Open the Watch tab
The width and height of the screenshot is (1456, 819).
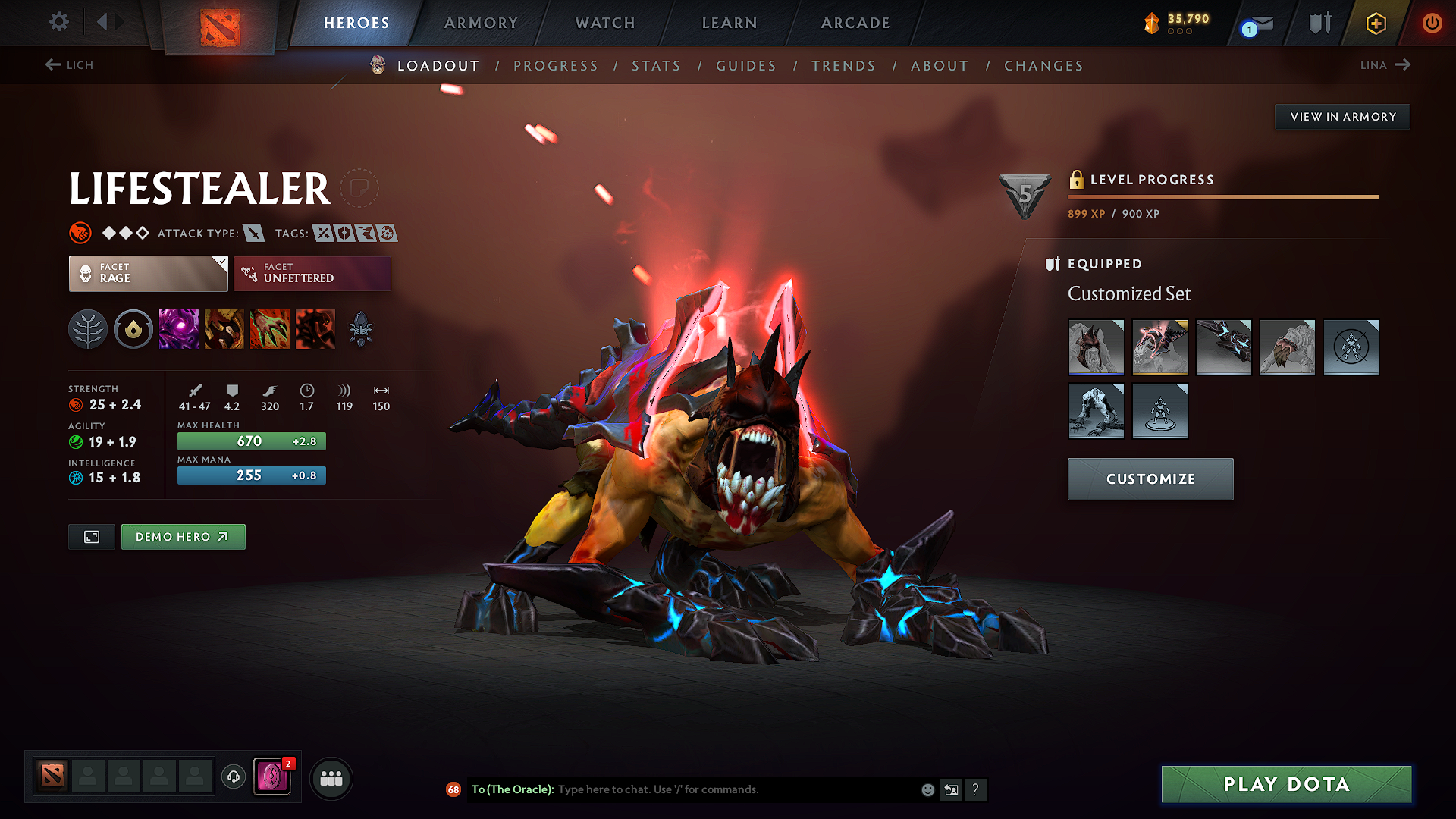point(605,23)
